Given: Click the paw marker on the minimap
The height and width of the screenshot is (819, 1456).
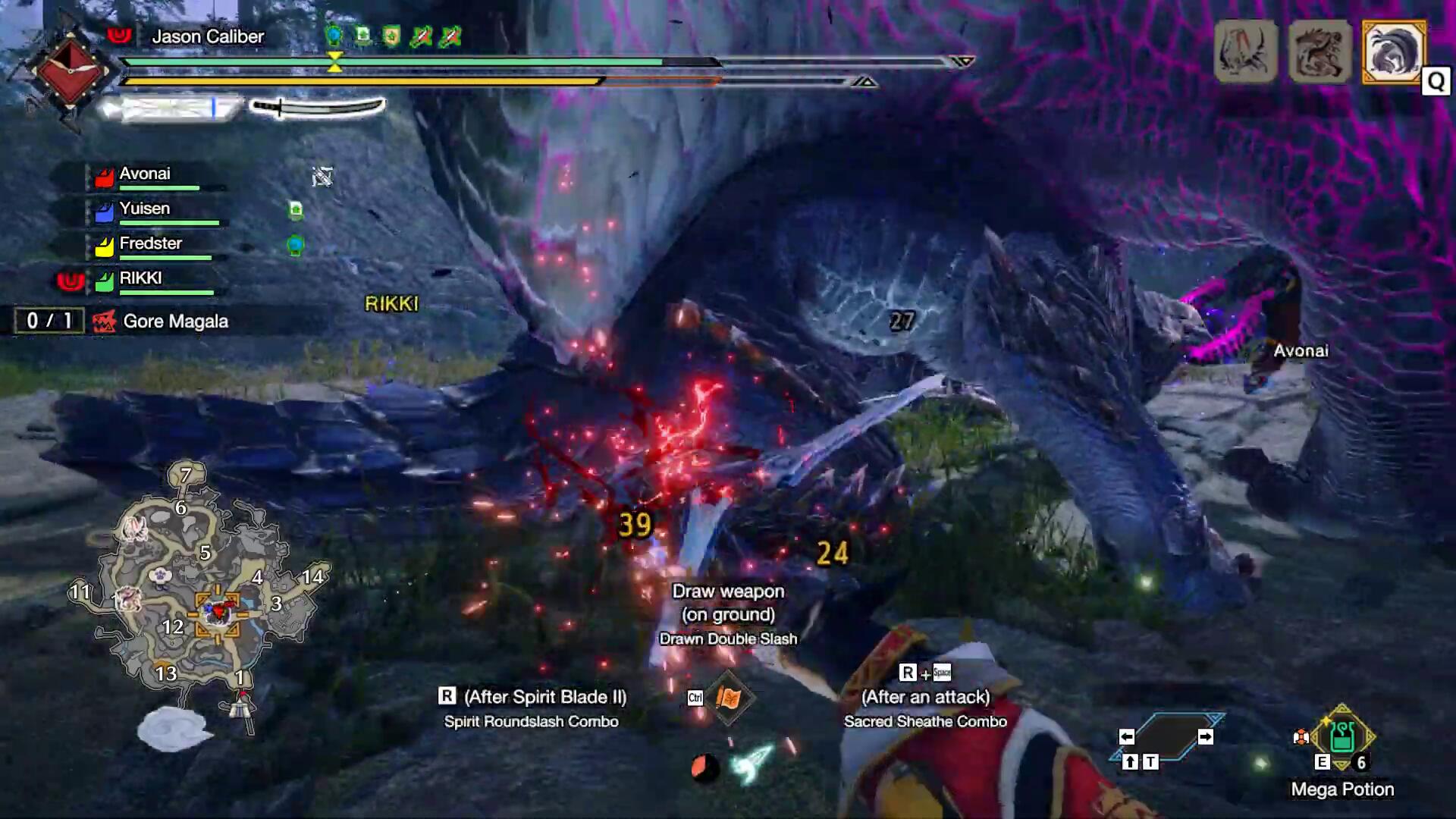Looking at the screenshot, I should click(160, 576).
